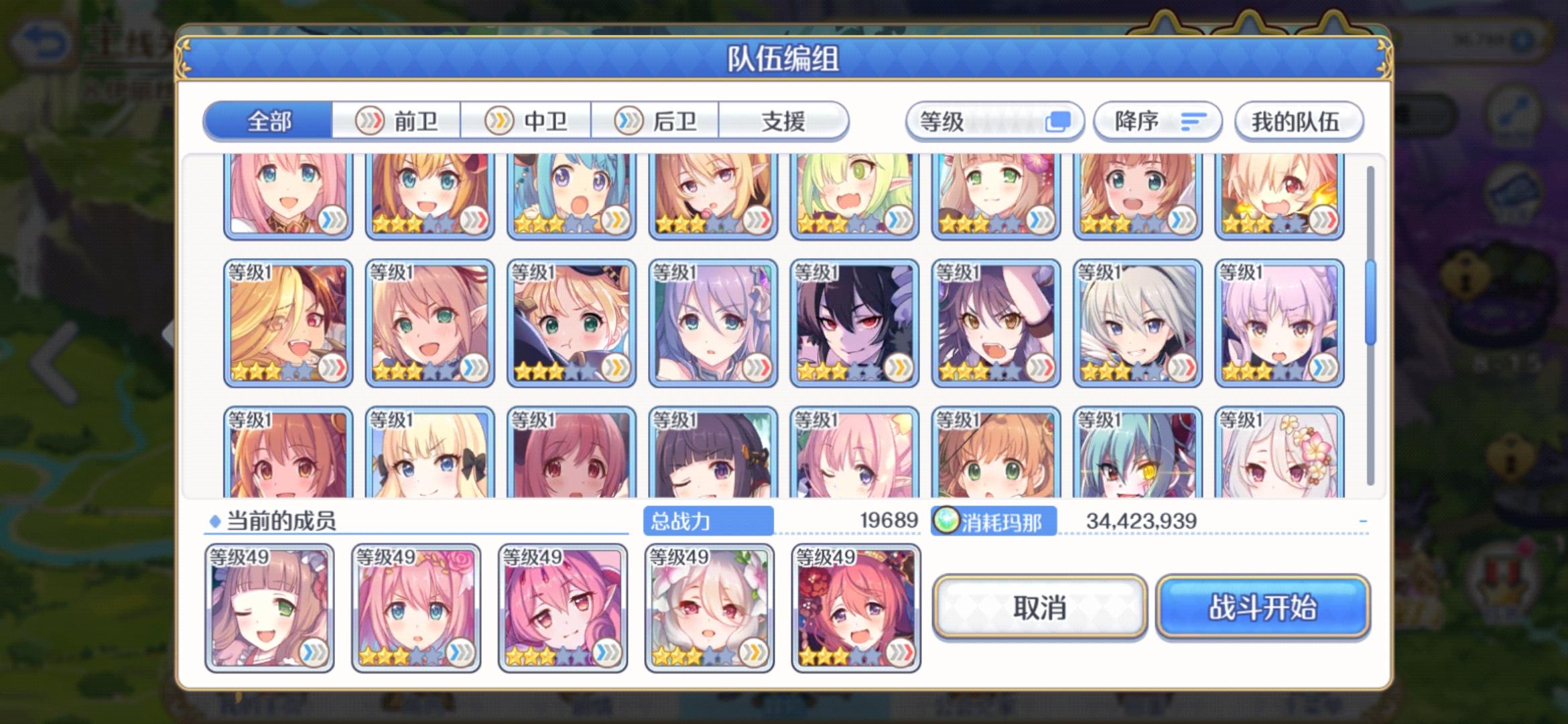
Task: Select the blue rear-guard icon on 后卫 tab
Action: 627,121
